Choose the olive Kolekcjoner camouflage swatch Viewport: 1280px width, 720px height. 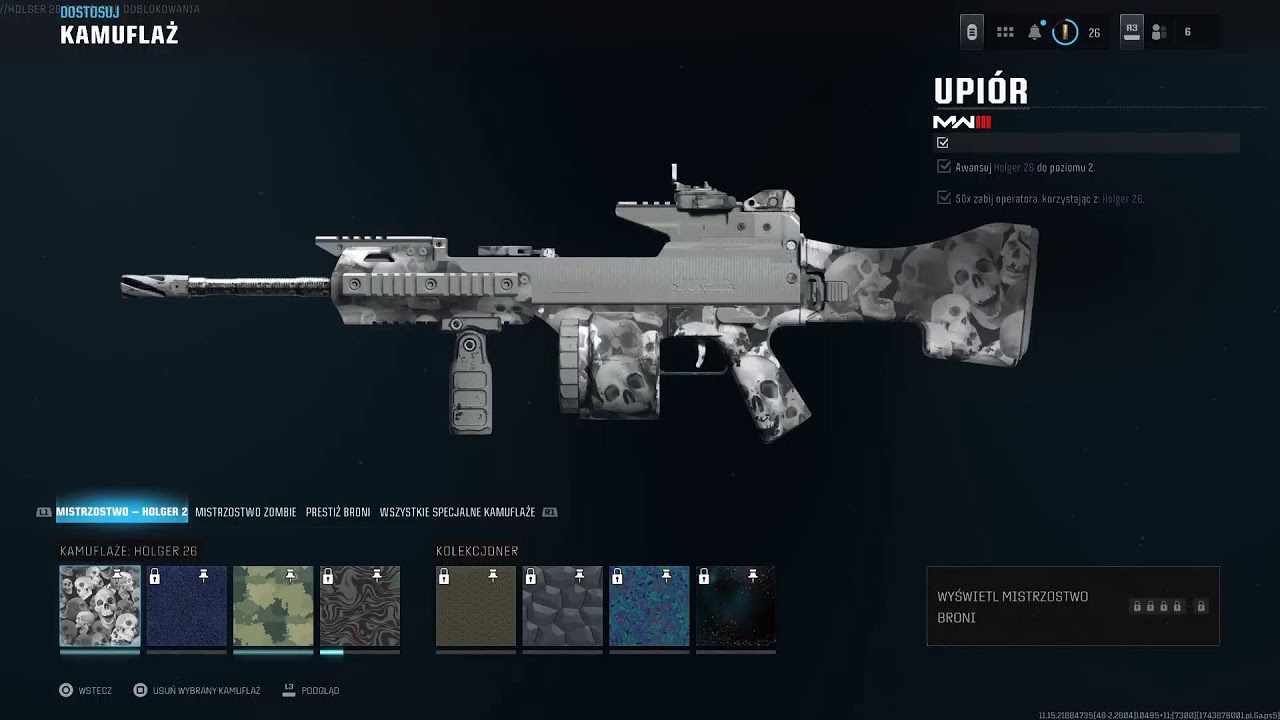point(476,606)
